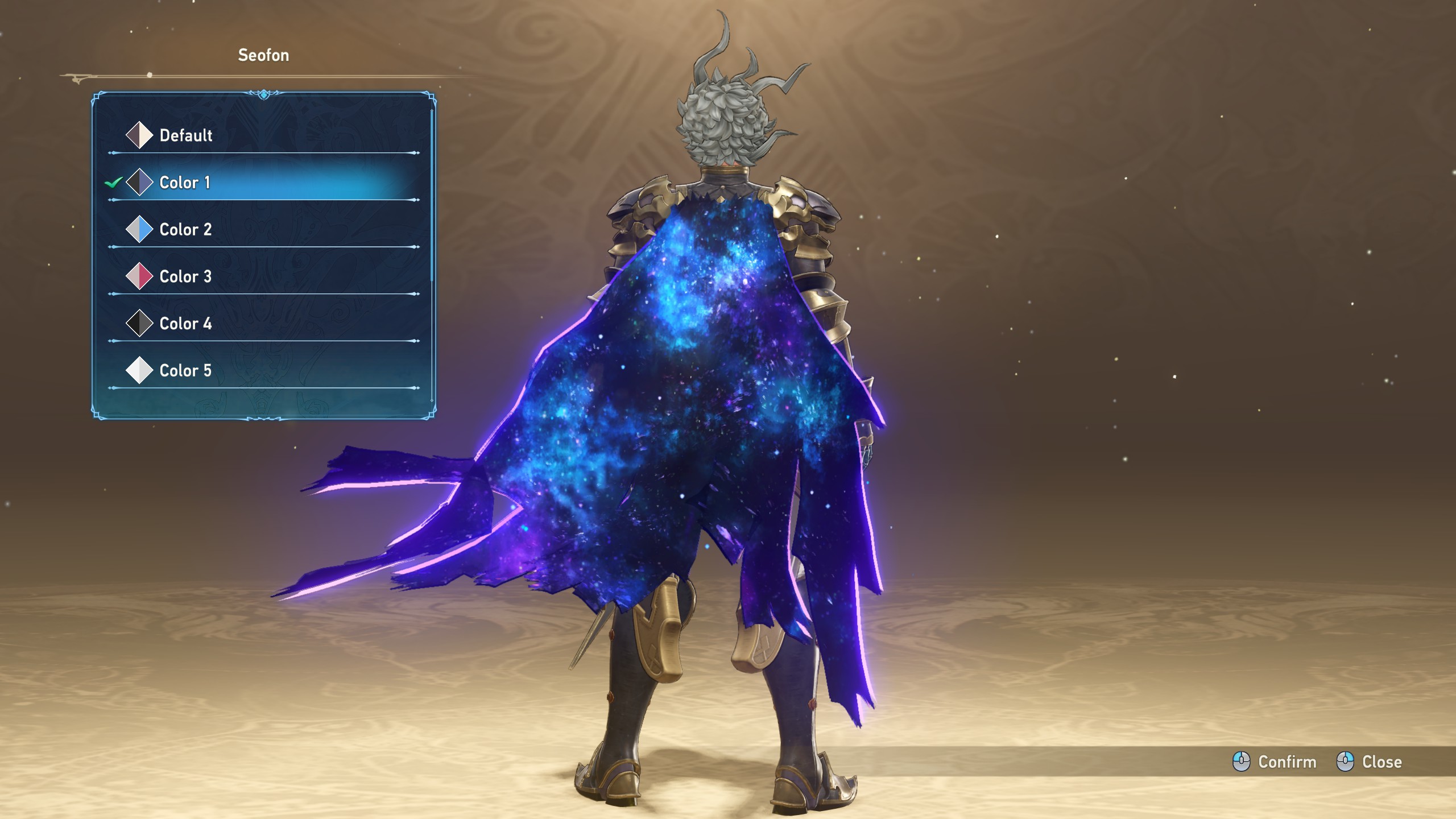Select the Default color option

coord(185,135)
